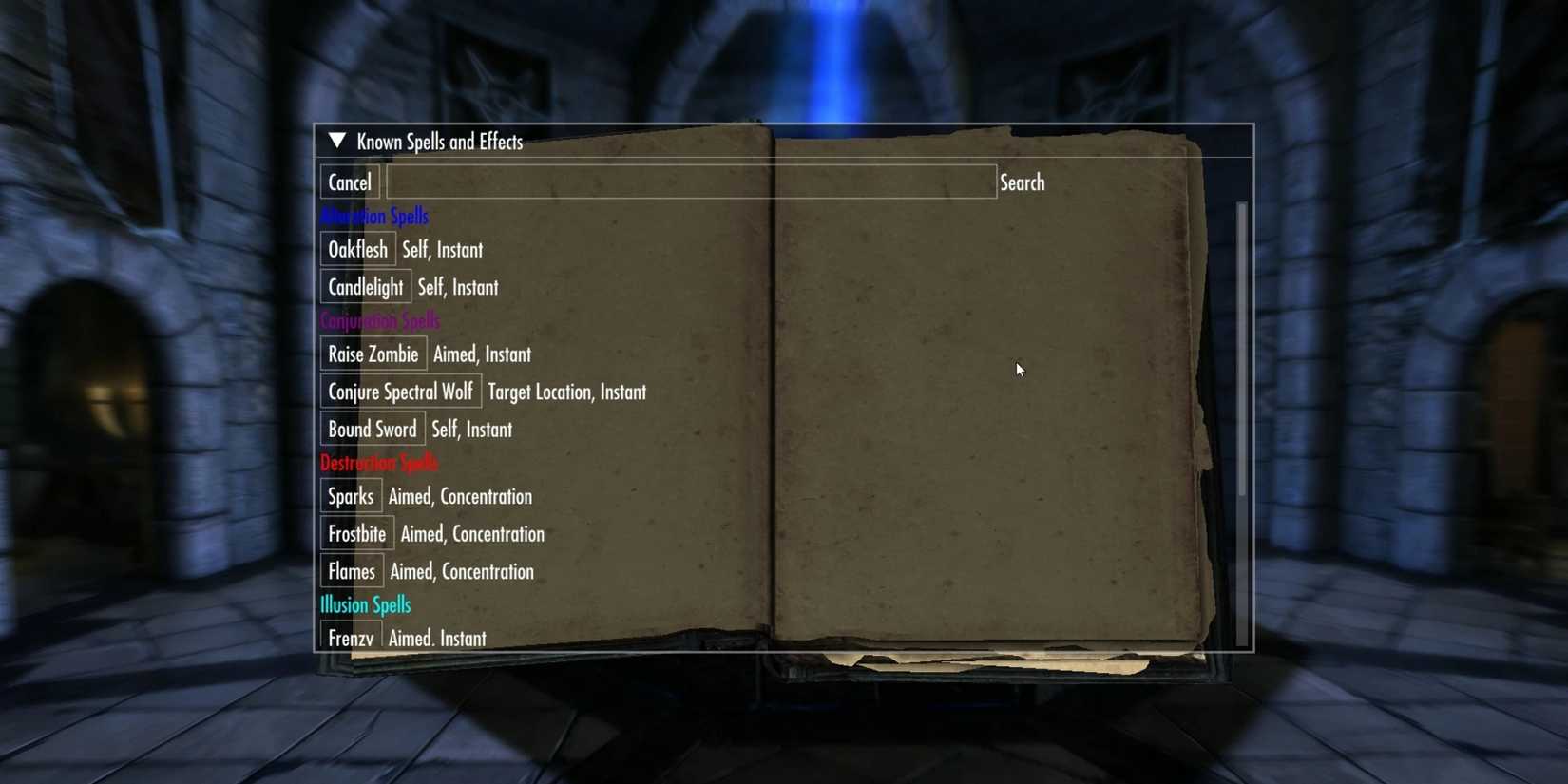Click the downward triangle disclosure icon
This screenshot has width=1568, height=784.
tap(336, 140)
